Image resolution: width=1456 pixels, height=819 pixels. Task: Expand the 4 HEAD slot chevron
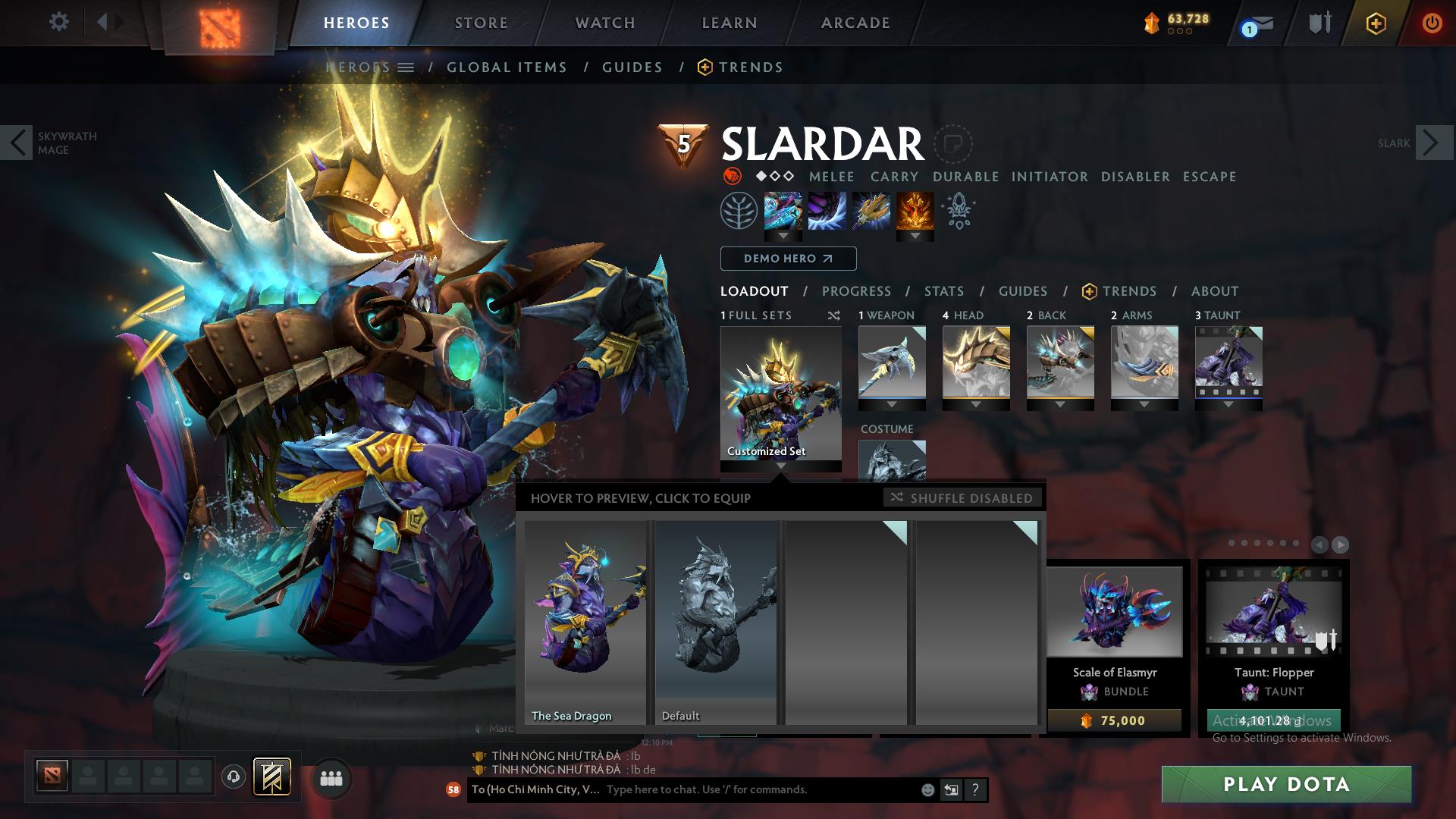coord(977,404)
